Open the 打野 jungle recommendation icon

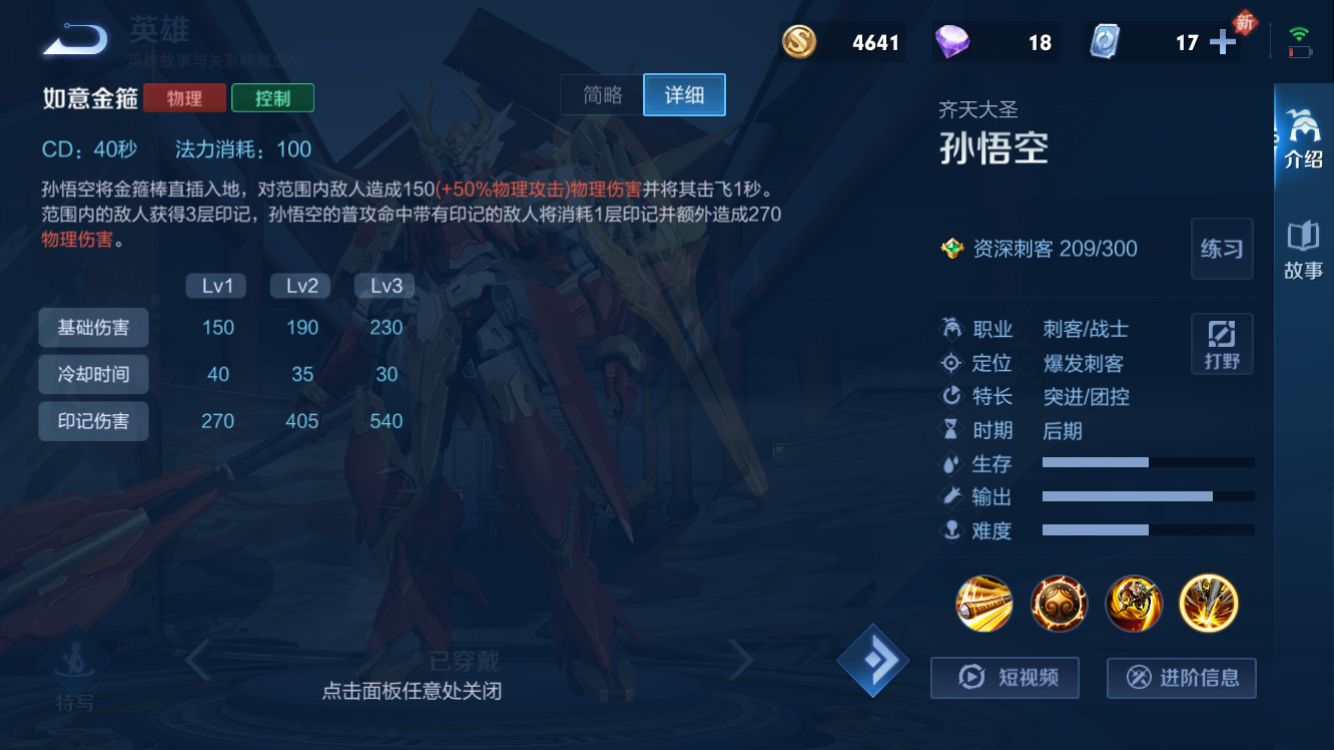click(1221, 343)
